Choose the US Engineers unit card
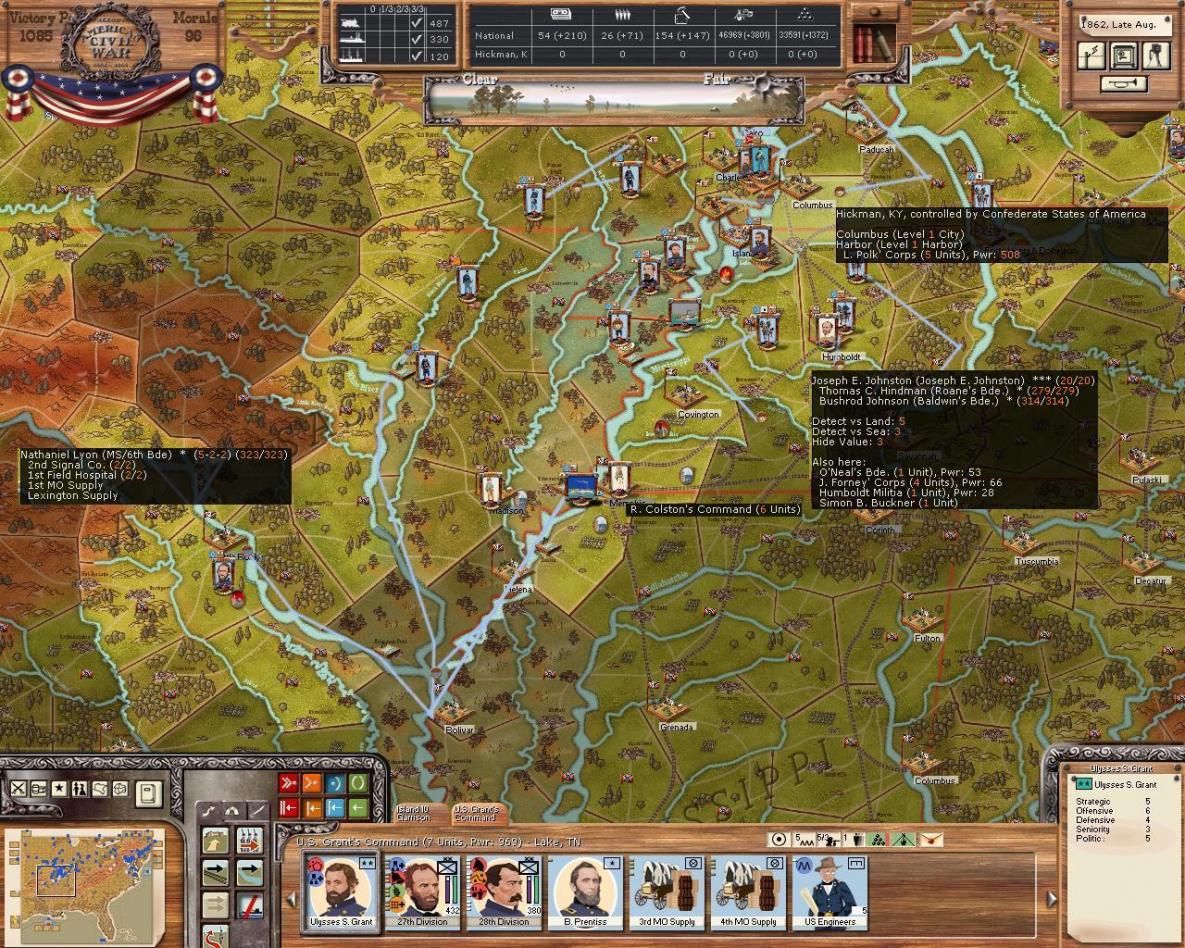This screenshot has width=1185, height=948. point(831,893)
